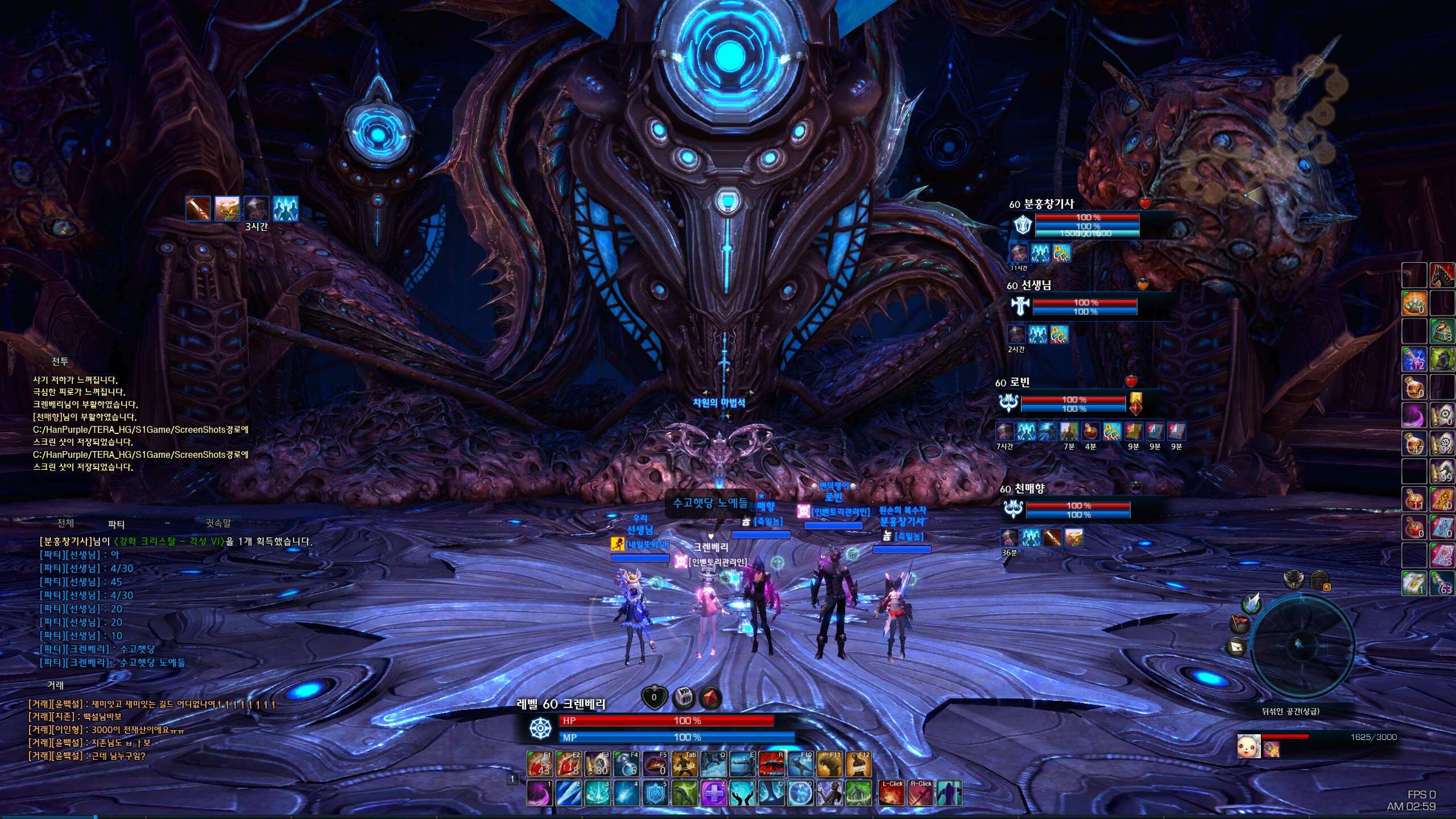
Task: Click the white dice icon above HP
Action: pyautogui.click(x=683, y=697)
